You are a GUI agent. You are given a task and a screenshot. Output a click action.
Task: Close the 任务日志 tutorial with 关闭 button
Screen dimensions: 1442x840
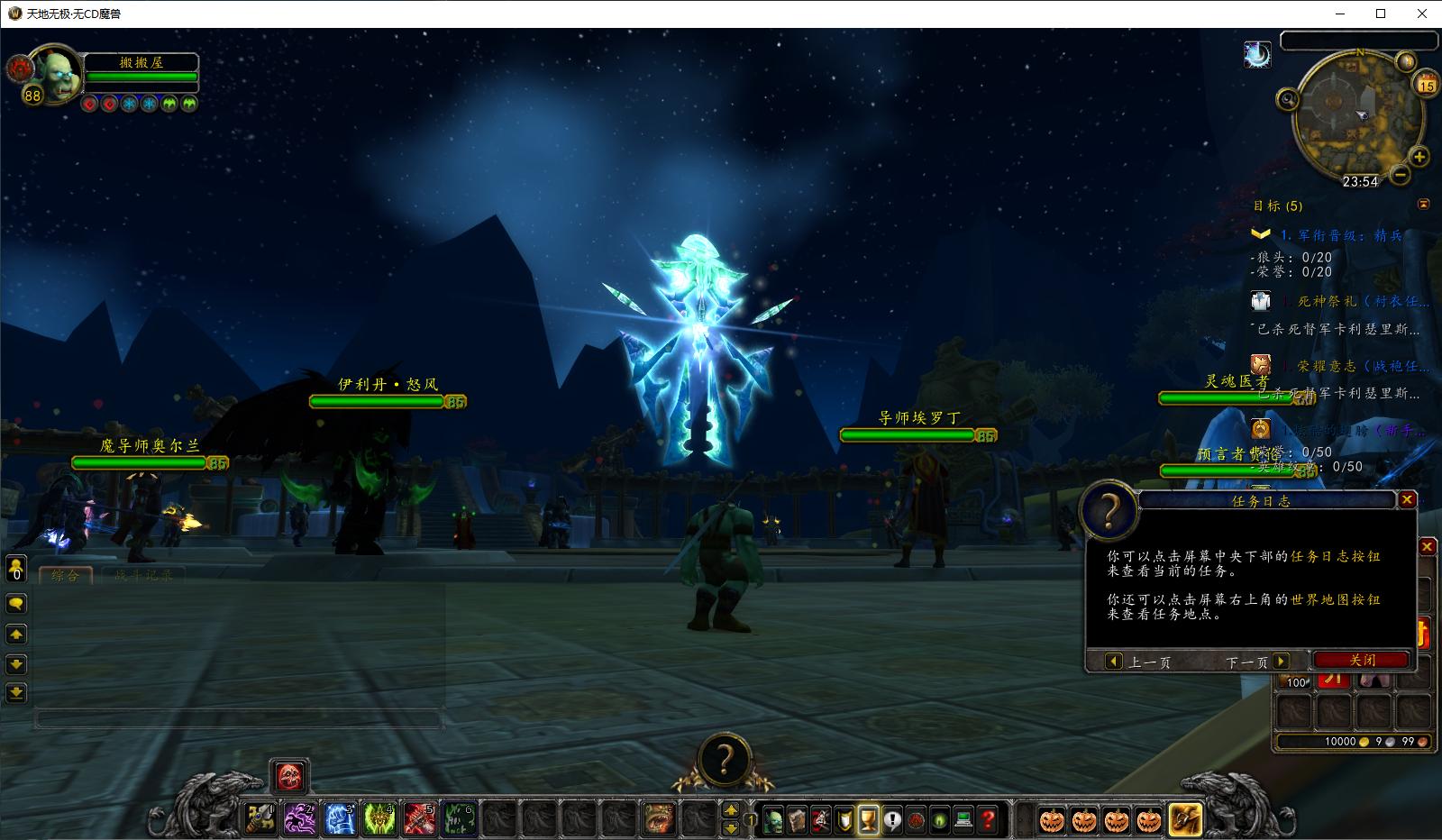1361,660
